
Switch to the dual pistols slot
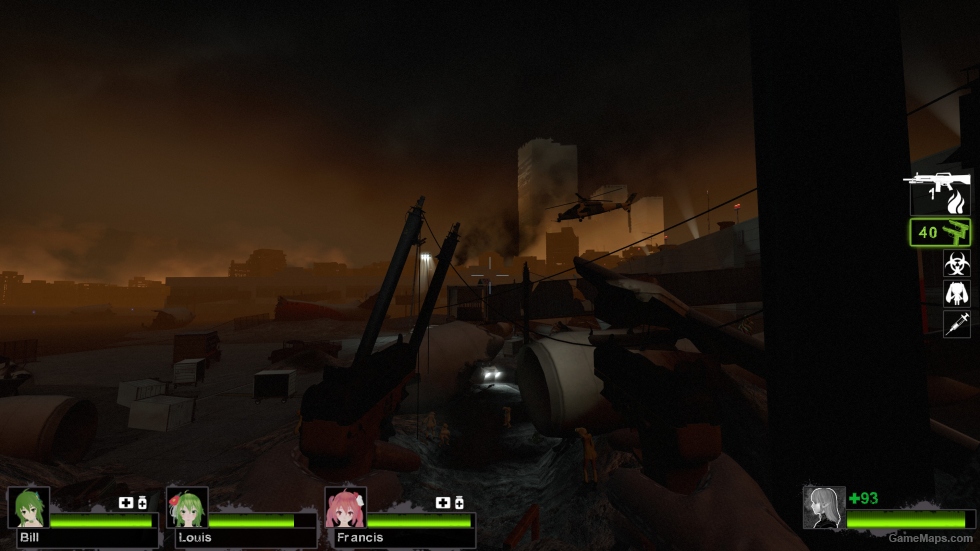point(940,233)
